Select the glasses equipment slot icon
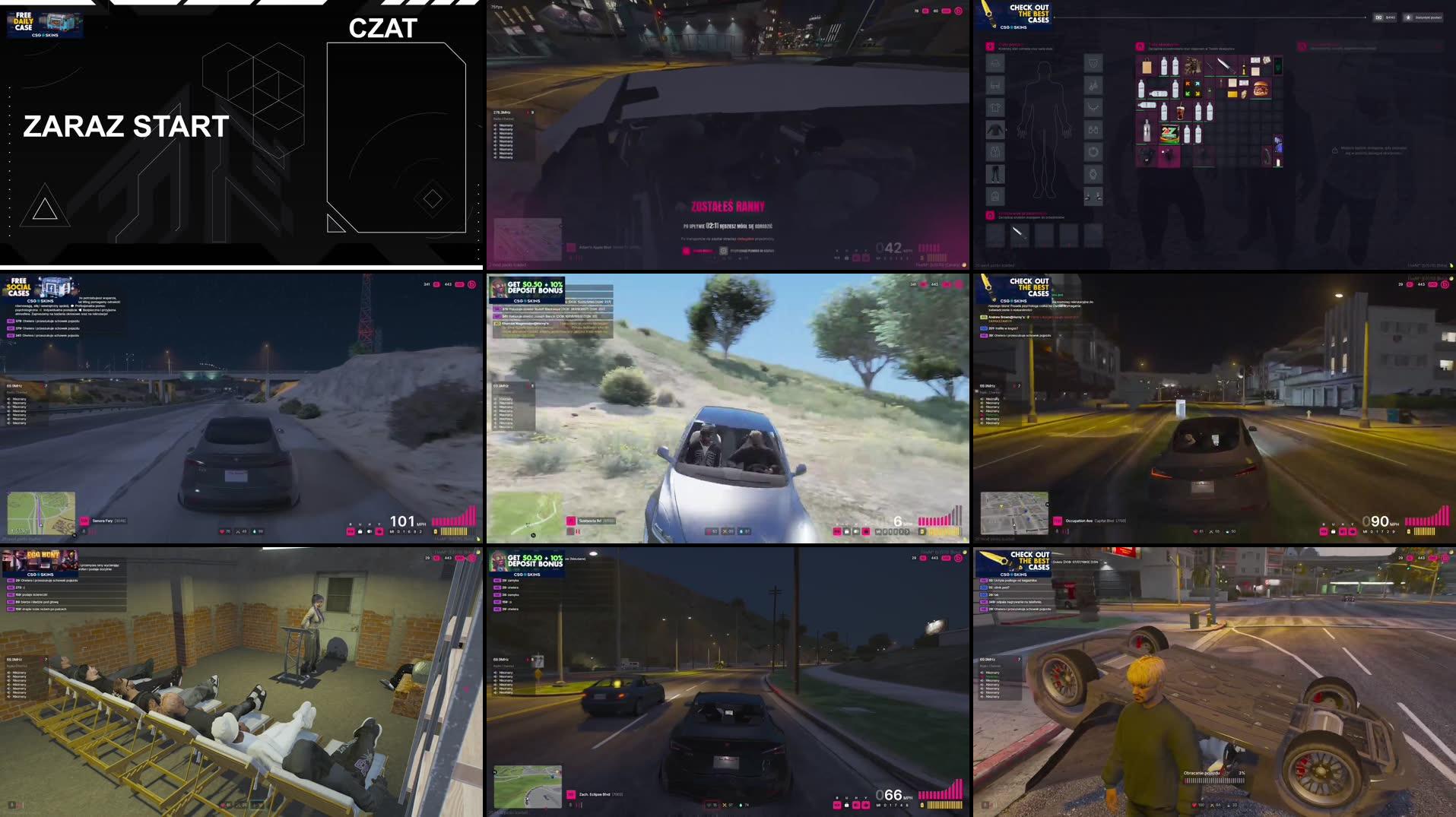Viewport: 1456px width, 817px height. pyautogui.click(x=1093, y=129)
